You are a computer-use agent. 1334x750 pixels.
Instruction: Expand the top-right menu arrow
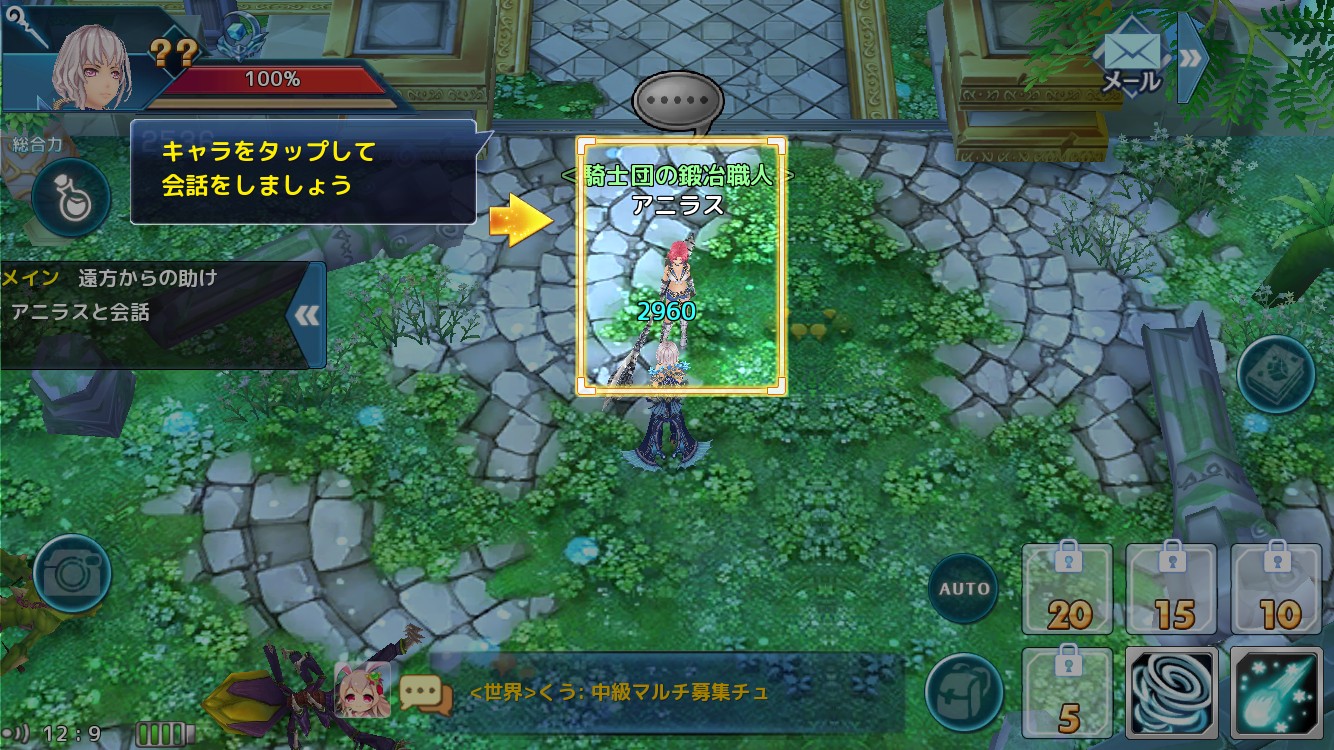click(x=1192, y=58)
